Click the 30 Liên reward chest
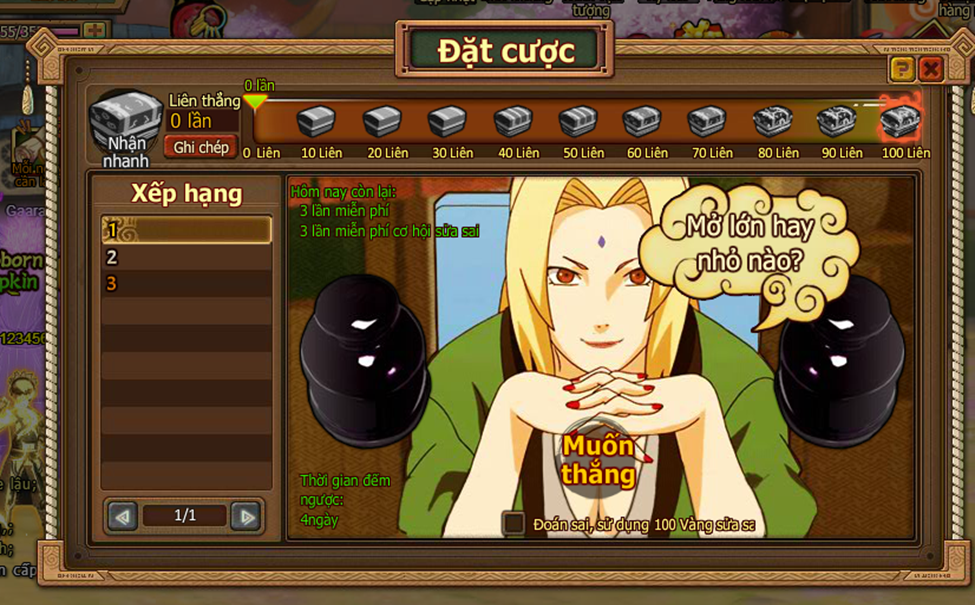This screenshot has height=605, width=975. click(447, 122)
